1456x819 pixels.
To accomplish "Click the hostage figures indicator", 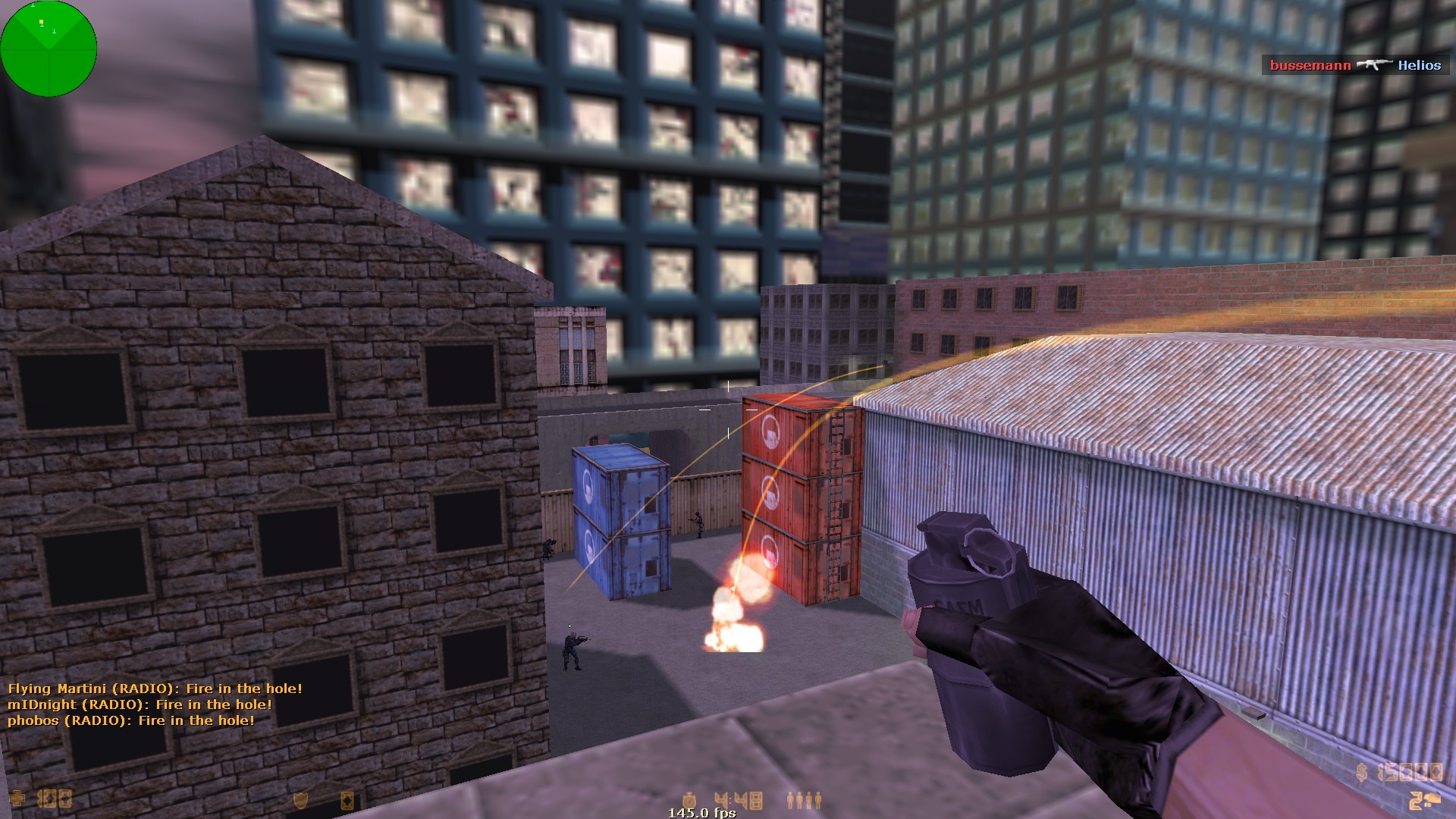I will pos(804,799).
